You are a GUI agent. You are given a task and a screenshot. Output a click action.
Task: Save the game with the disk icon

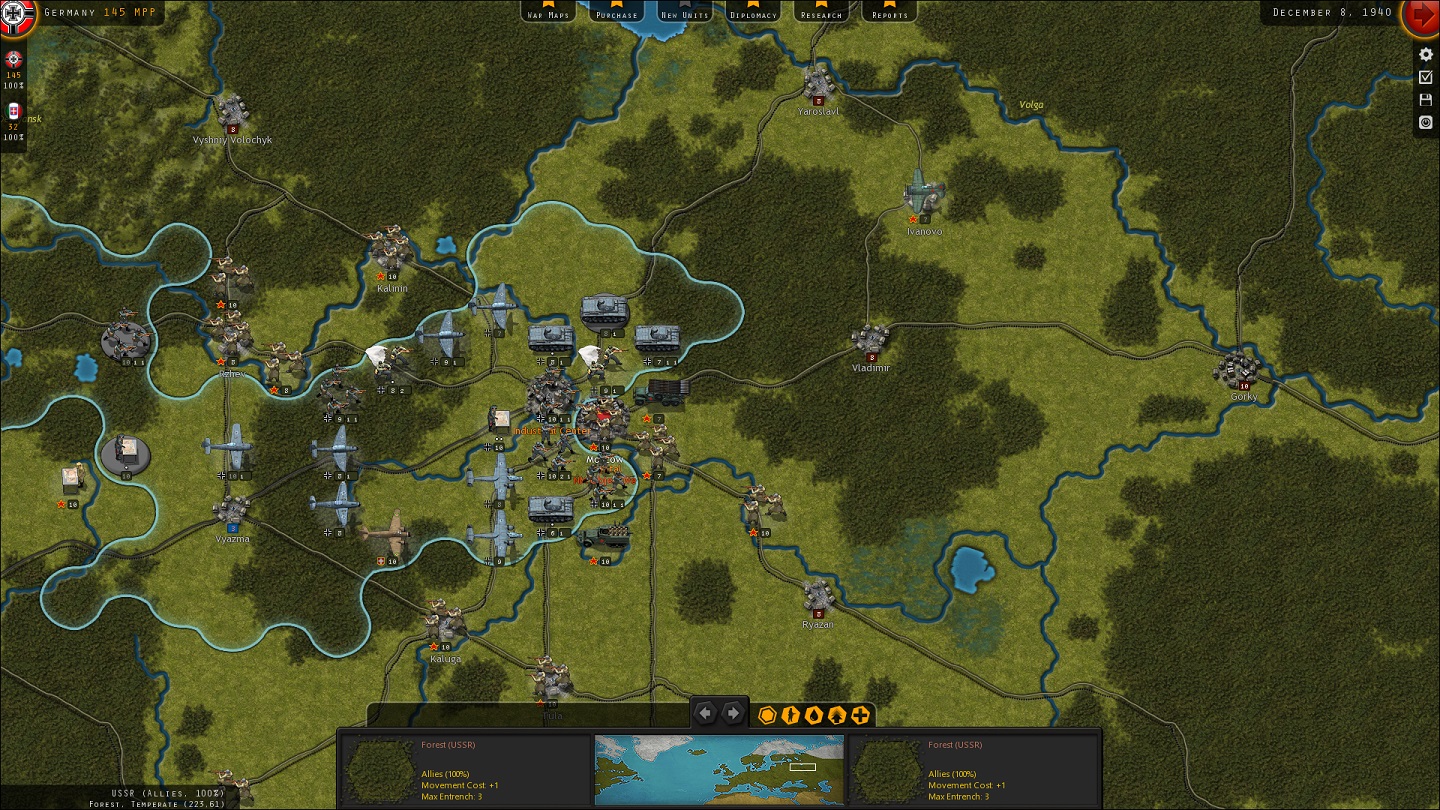1425,99
